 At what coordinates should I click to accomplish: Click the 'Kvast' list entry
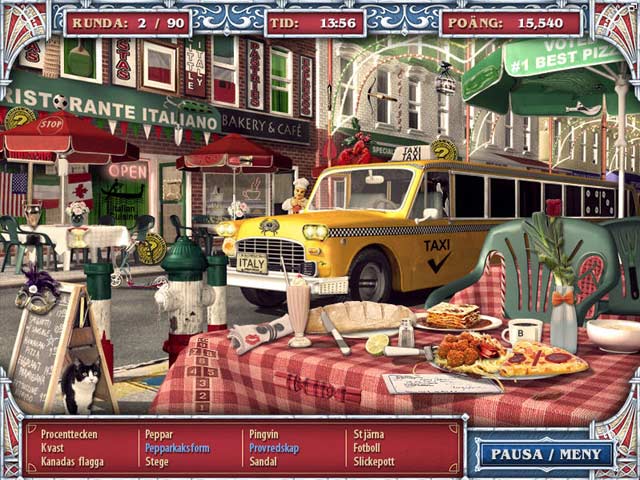[x=52, y=448]
